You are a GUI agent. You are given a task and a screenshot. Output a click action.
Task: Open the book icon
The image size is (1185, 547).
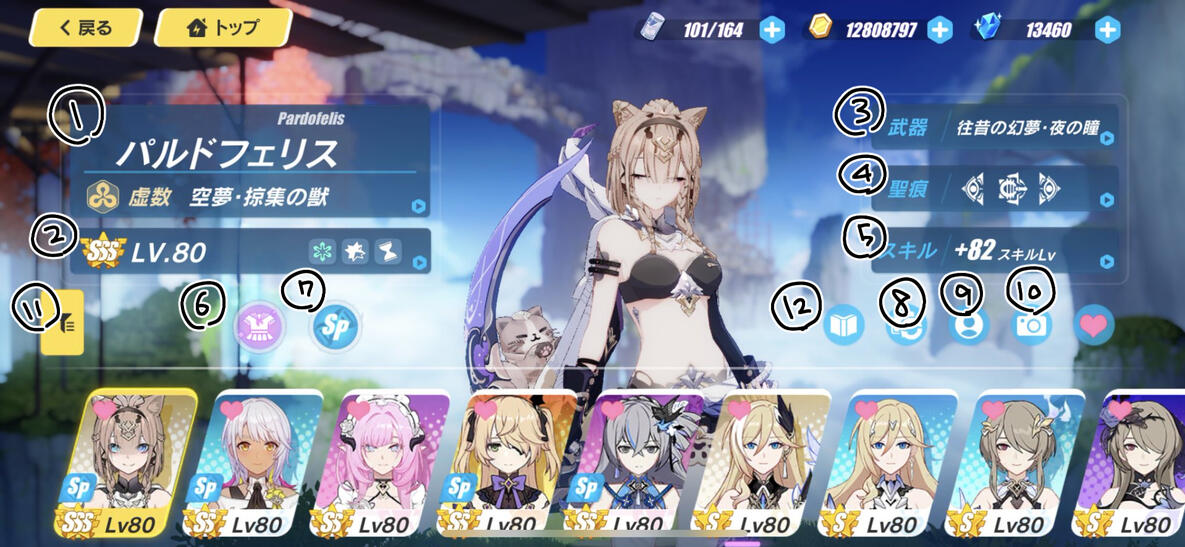pyautogui.click(x=842, y=325)
